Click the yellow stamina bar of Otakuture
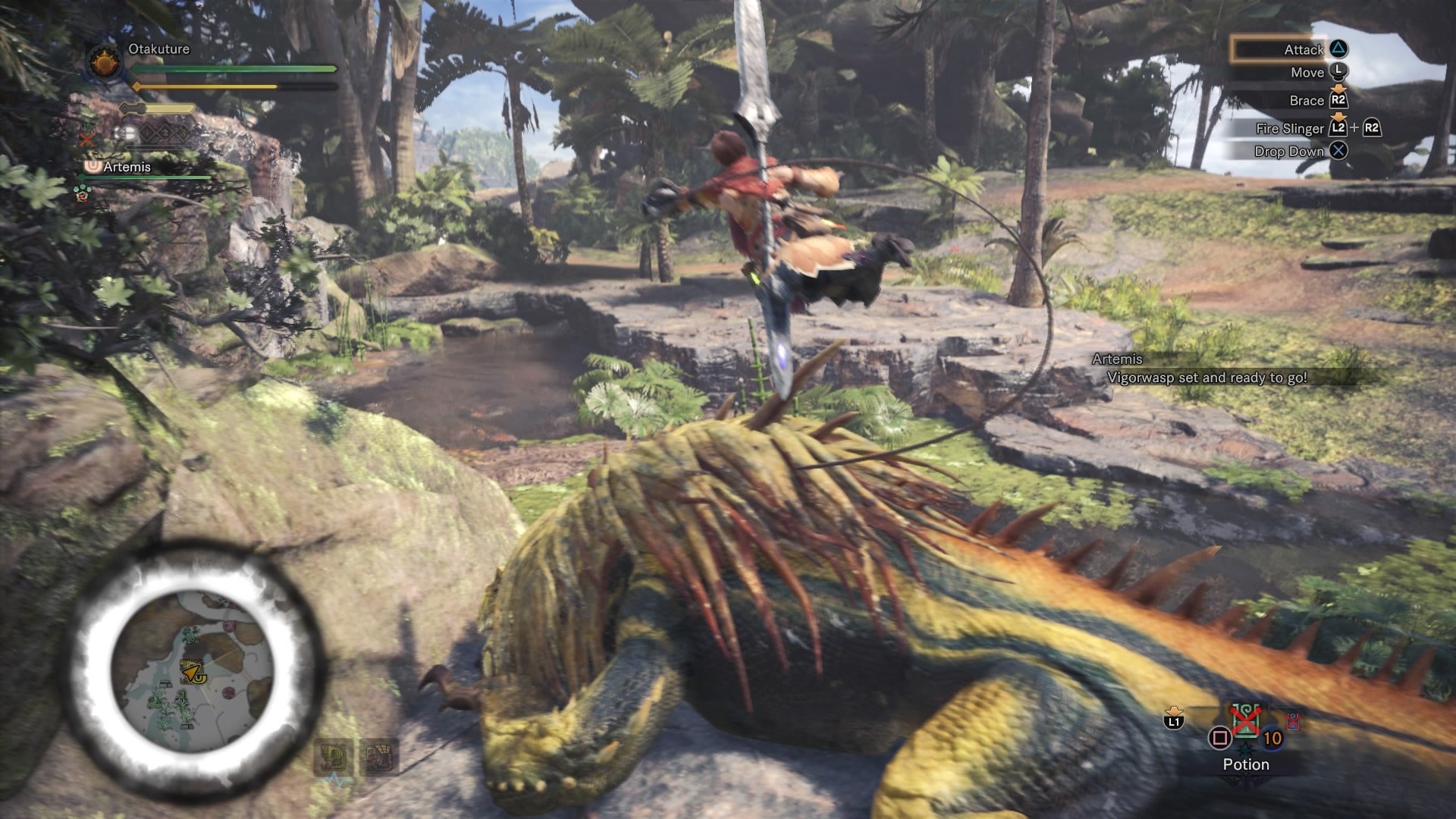The width and height of the screenshot is (1456, 819). [203, 86]
